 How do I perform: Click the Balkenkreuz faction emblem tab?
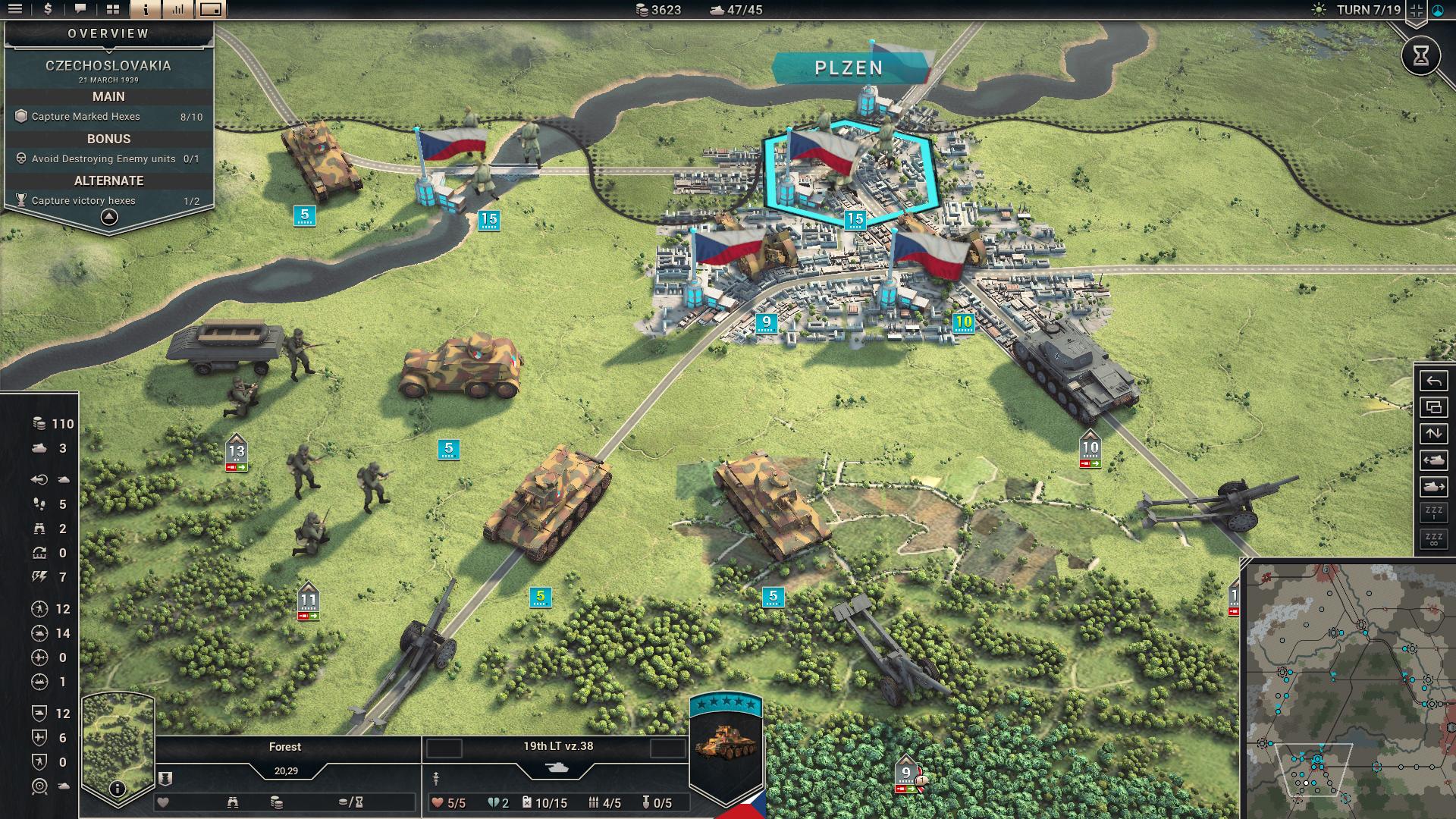point(1416,11)
